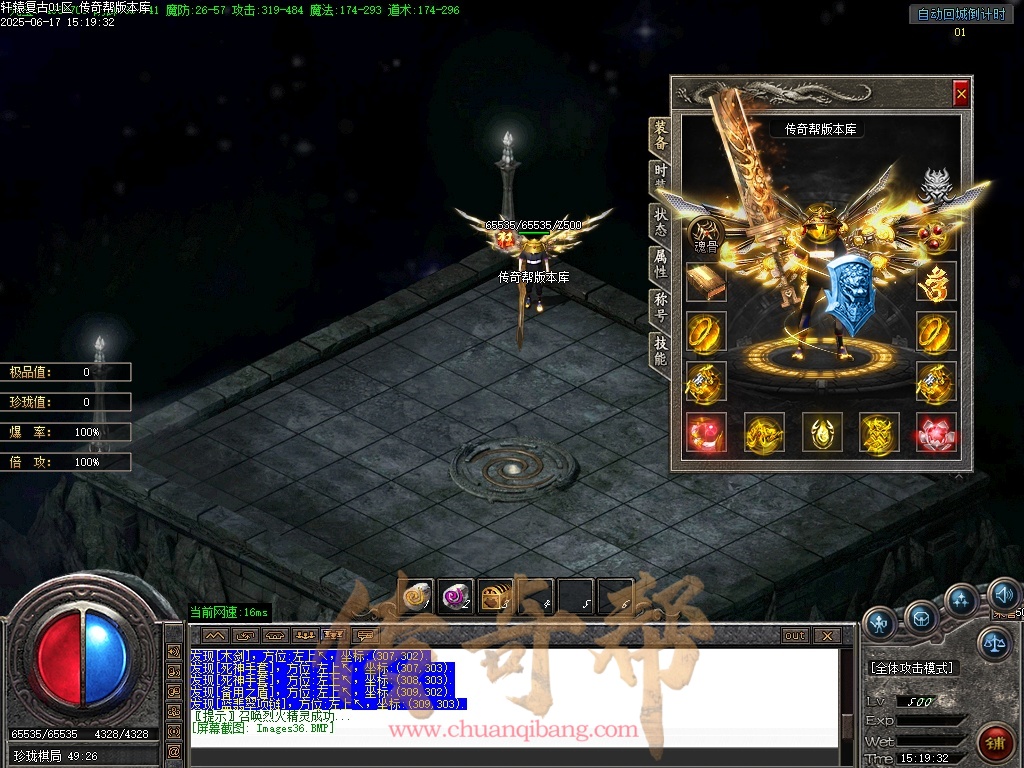Click the golden book equipment slot
The width and height of the screenshot is (1024, 768).
click(x=706, y=282)
